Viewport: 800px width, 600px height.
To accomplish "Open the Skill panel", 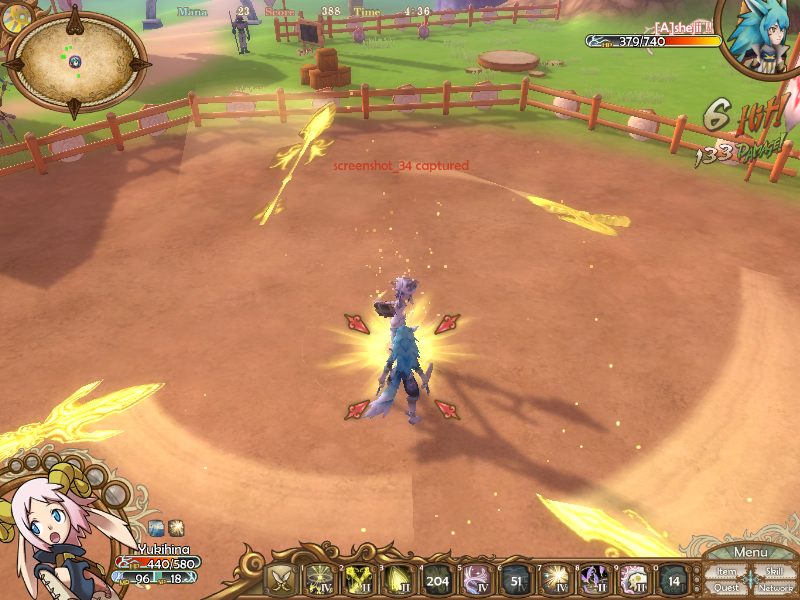I will [774, 571].
